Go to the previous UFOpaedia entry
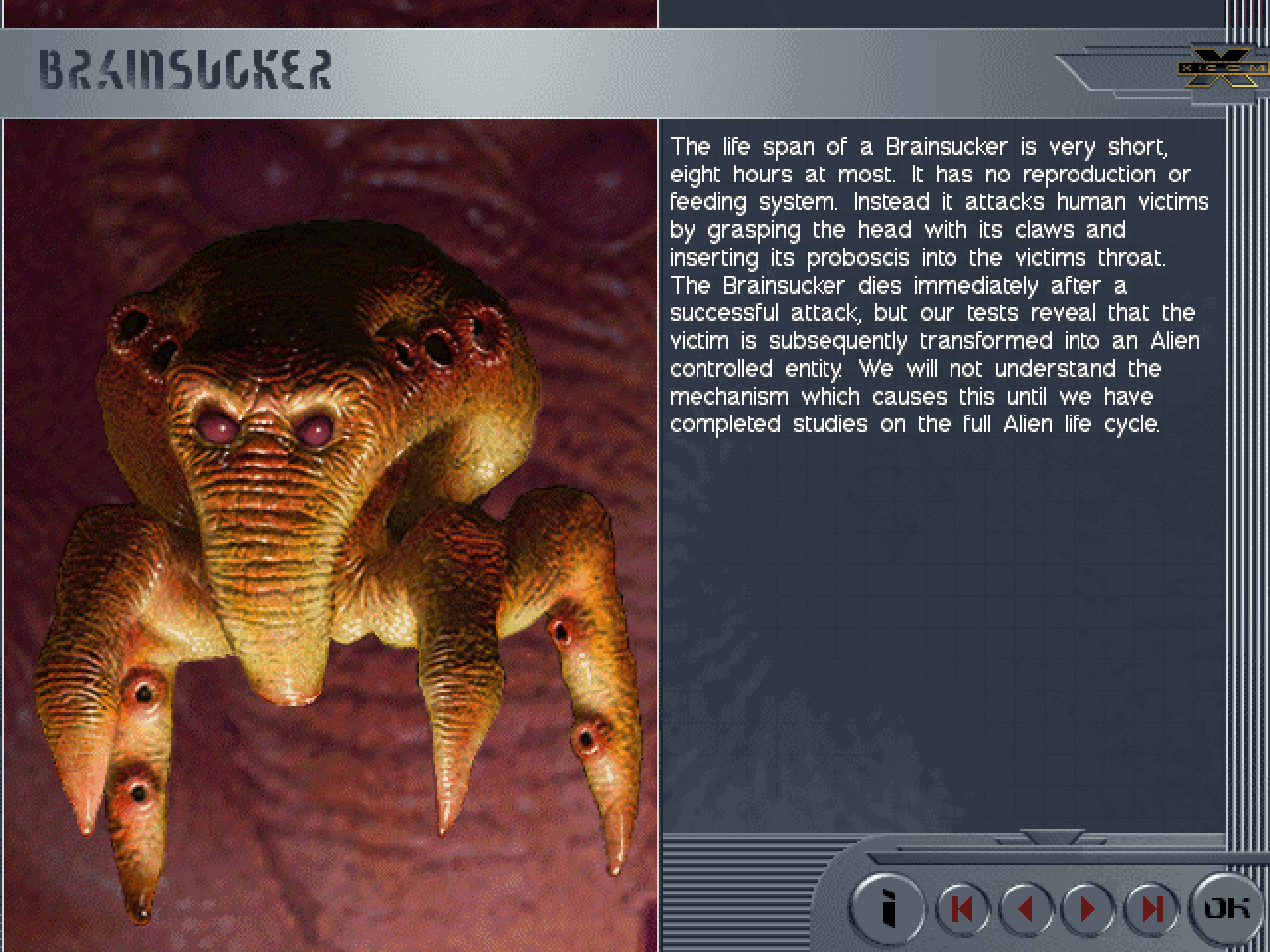This screenshot has height=952, width=1270. click(x=1025, y=908)
